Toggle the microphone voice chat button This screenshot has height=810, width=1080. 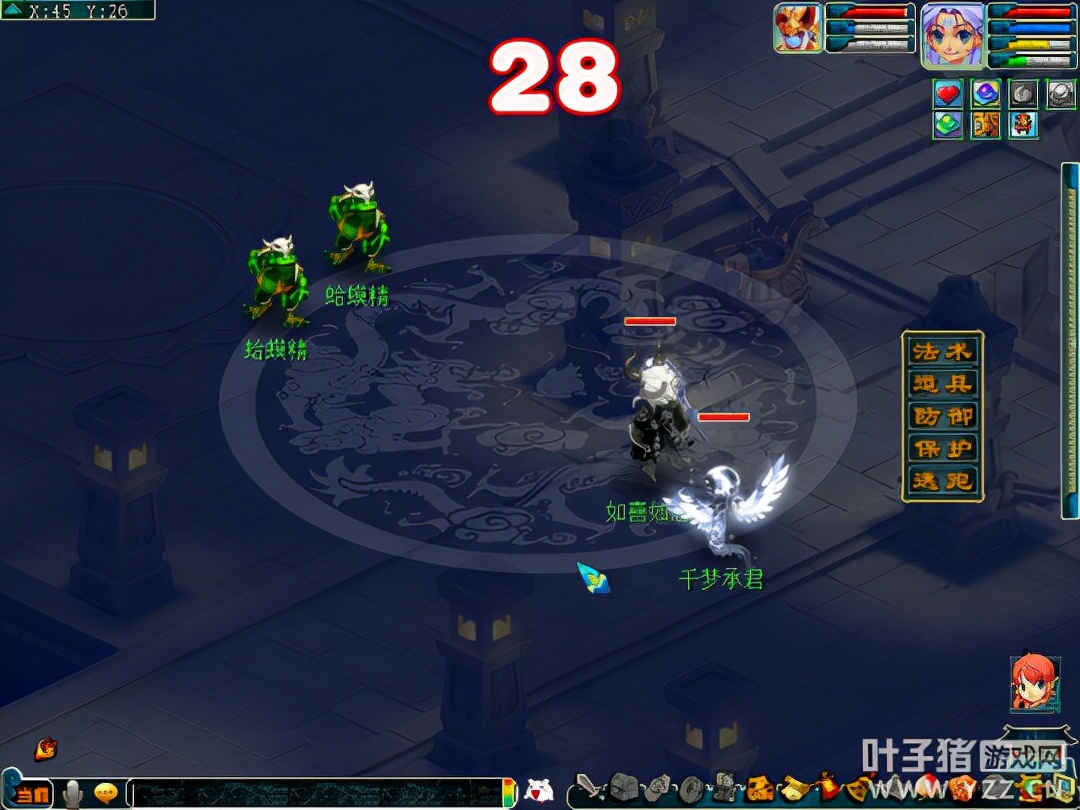click(73, 794)
